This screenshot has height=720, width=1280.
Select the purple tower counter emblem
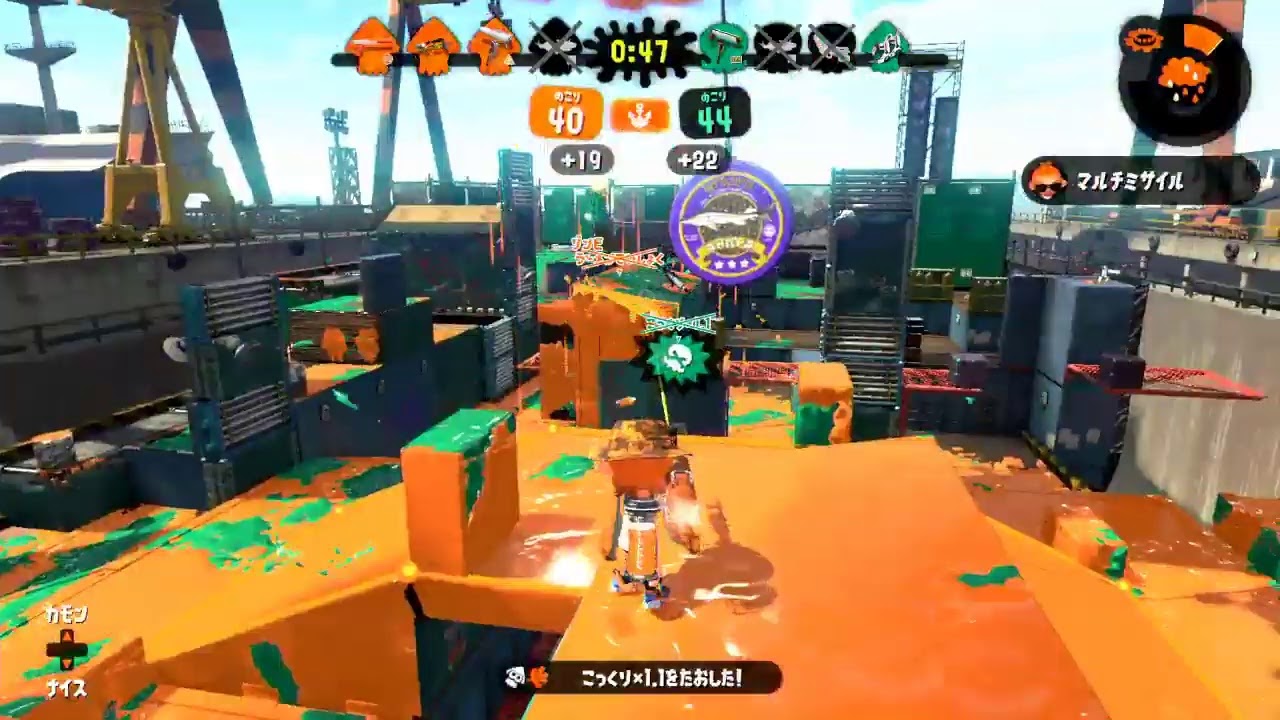point(727,222)
